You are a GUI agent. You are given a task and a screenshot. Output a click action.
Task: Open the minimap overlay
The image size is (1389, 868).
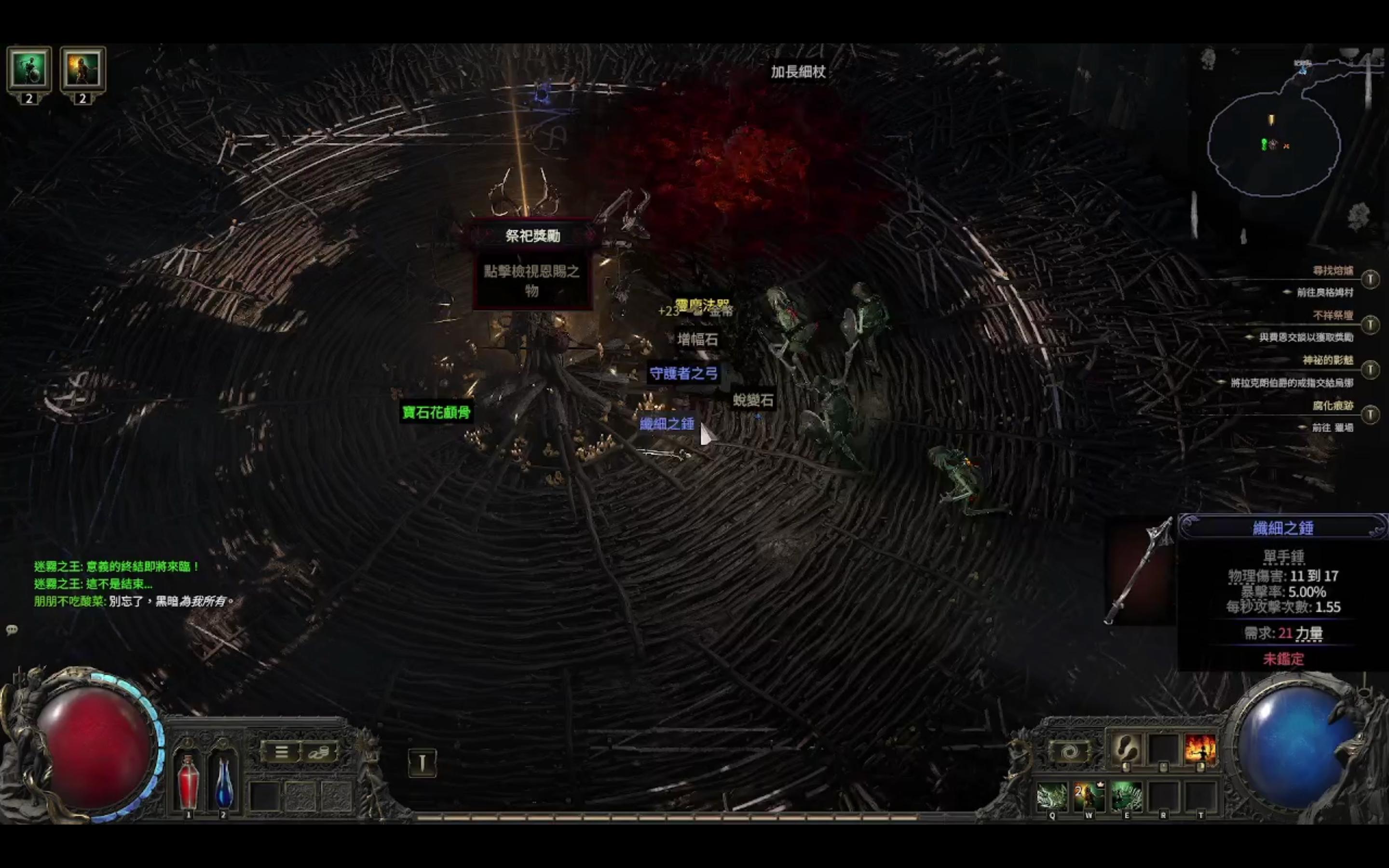pos(1274,144)
